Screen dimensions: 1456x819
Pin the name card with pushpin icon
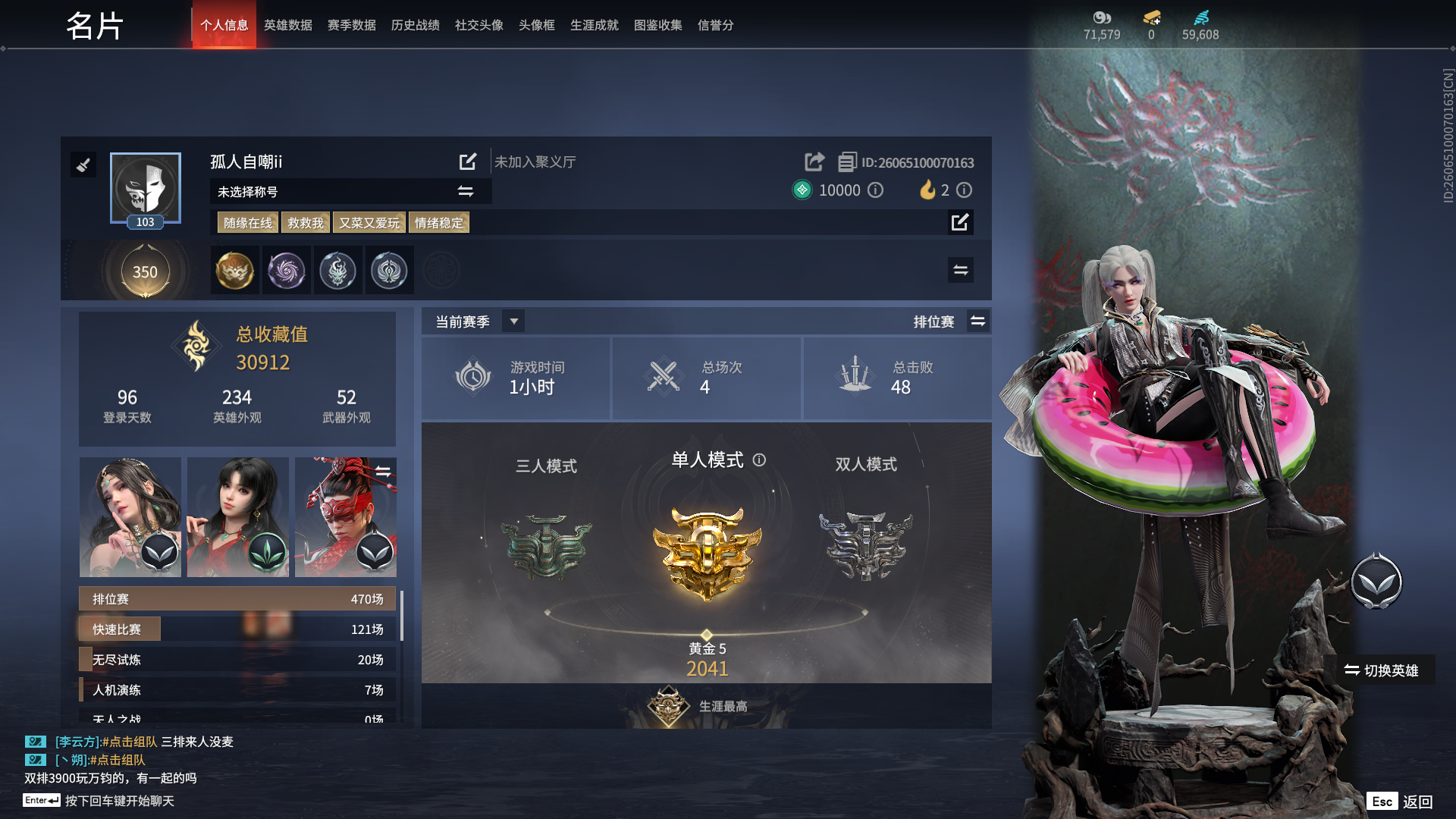point(83,165)
